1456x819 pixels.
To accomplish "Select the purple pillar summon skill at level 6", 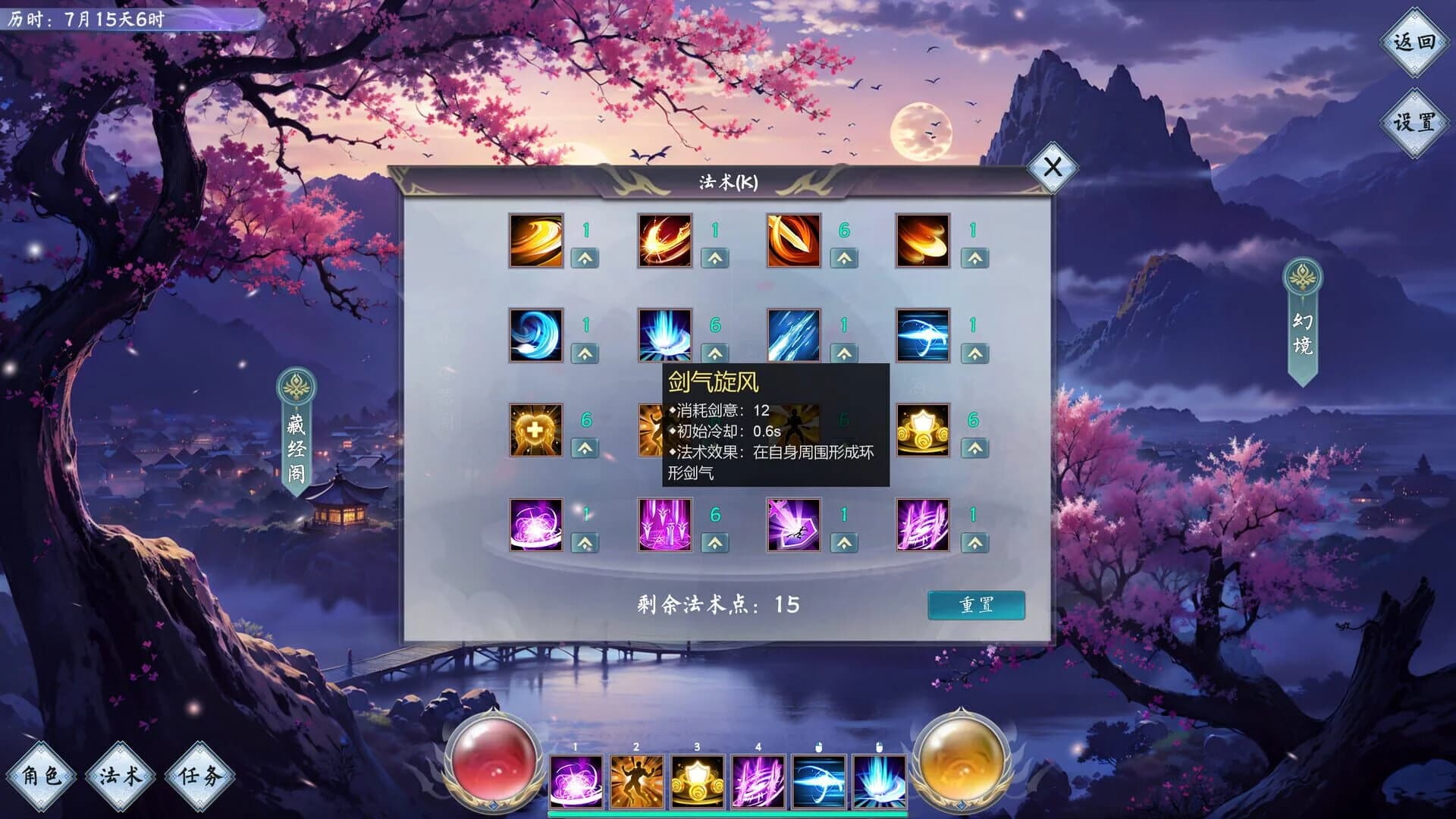I will 666,526.
